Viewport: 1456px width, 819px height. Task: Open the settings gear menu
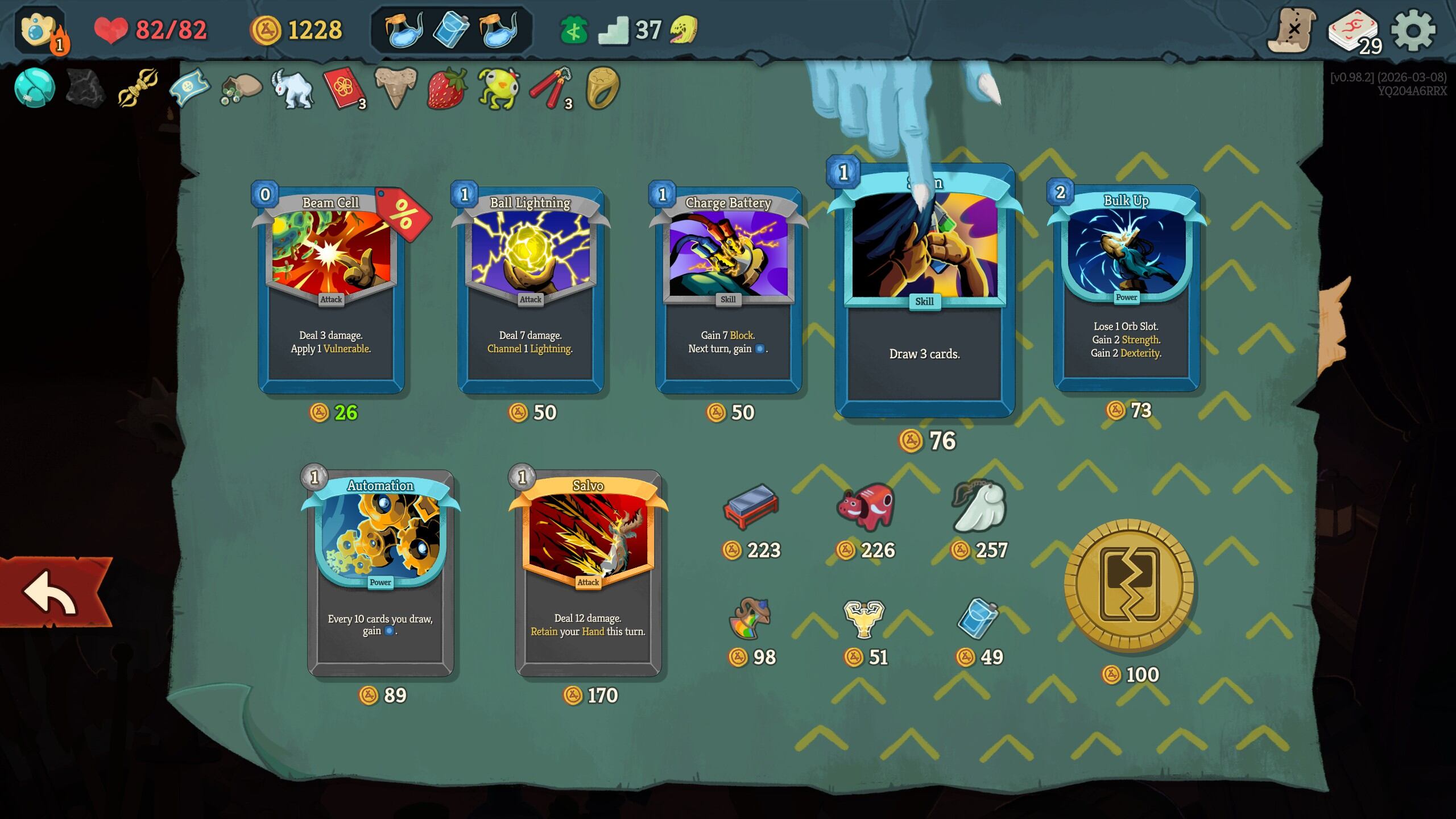coord(1413,30)
